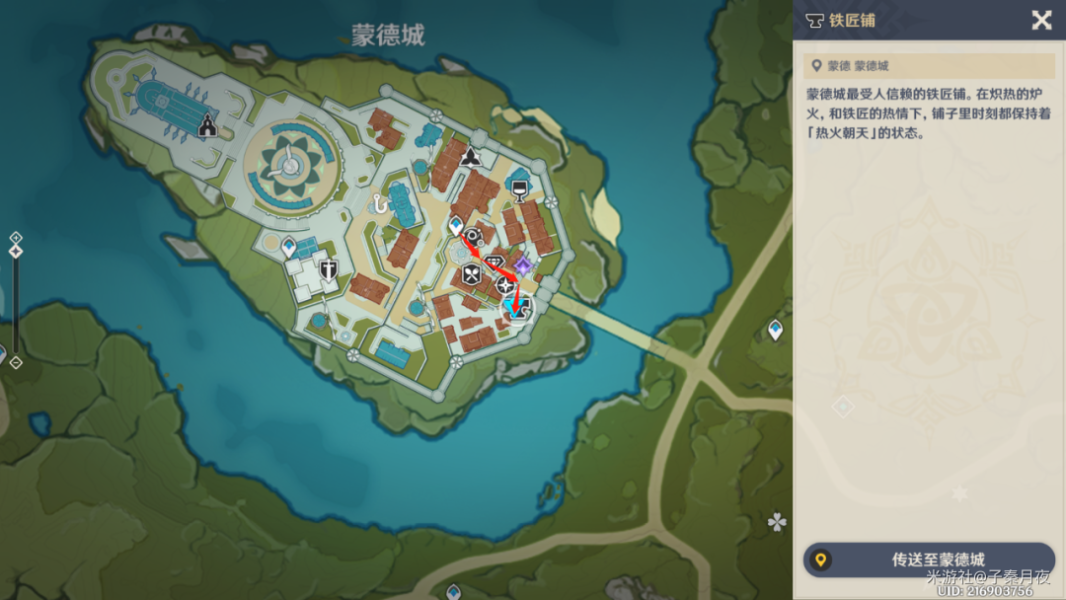1066x600 pixels.
Task: Choose the teleport waypoint east of the bridge
Action: (775, 329)
